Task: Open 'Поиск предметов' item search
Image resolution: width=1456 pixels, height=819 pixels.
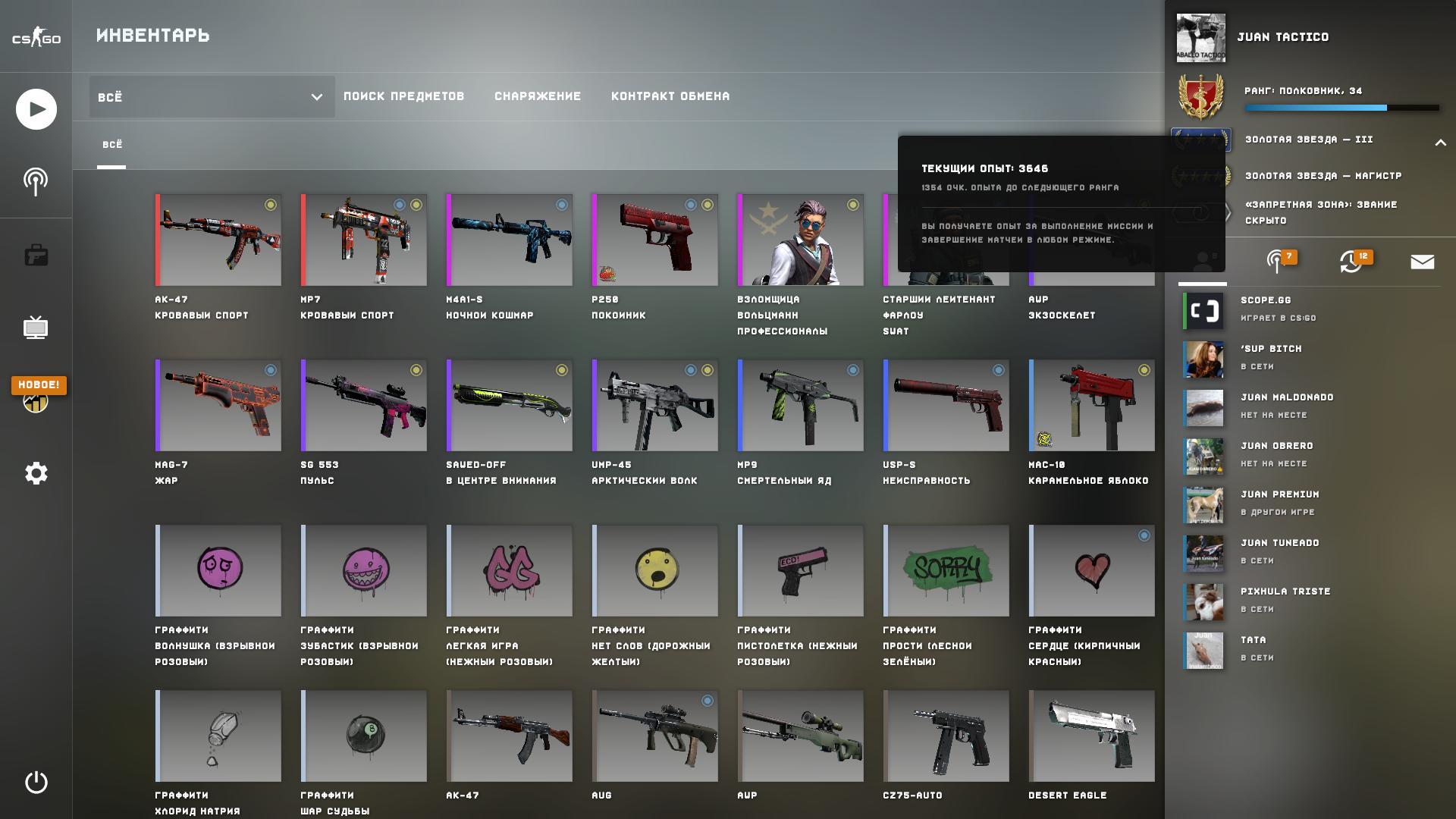Action: pyautogui.click(x=403, y=96)
